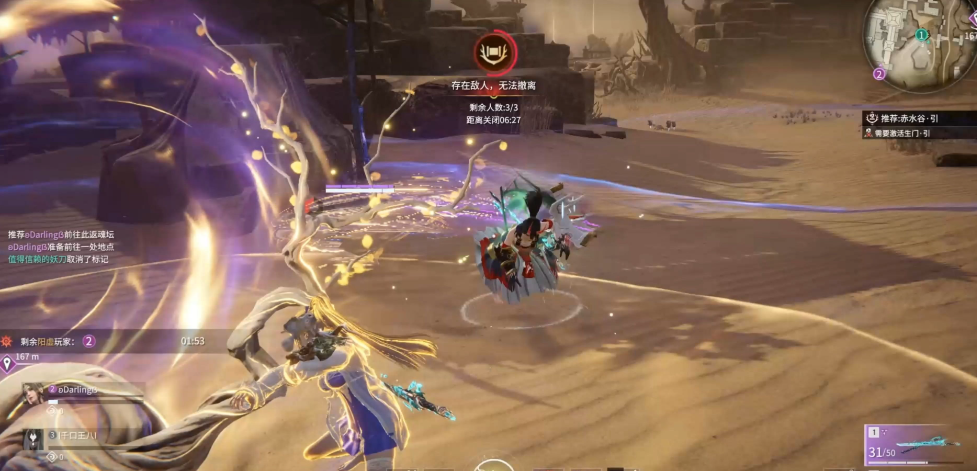The width and height of the screenshot is (977, 471).
Task: Click the extraction crest icon at top center
Action: tap(494, 51)
